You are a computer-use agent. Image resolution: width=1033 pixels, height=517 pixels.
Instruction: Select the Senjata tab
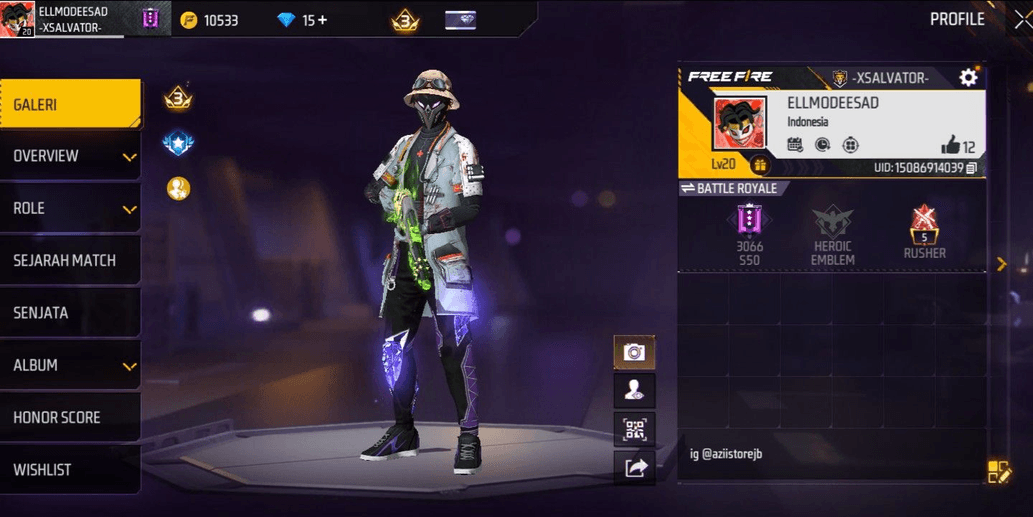(x=70, y=313)
